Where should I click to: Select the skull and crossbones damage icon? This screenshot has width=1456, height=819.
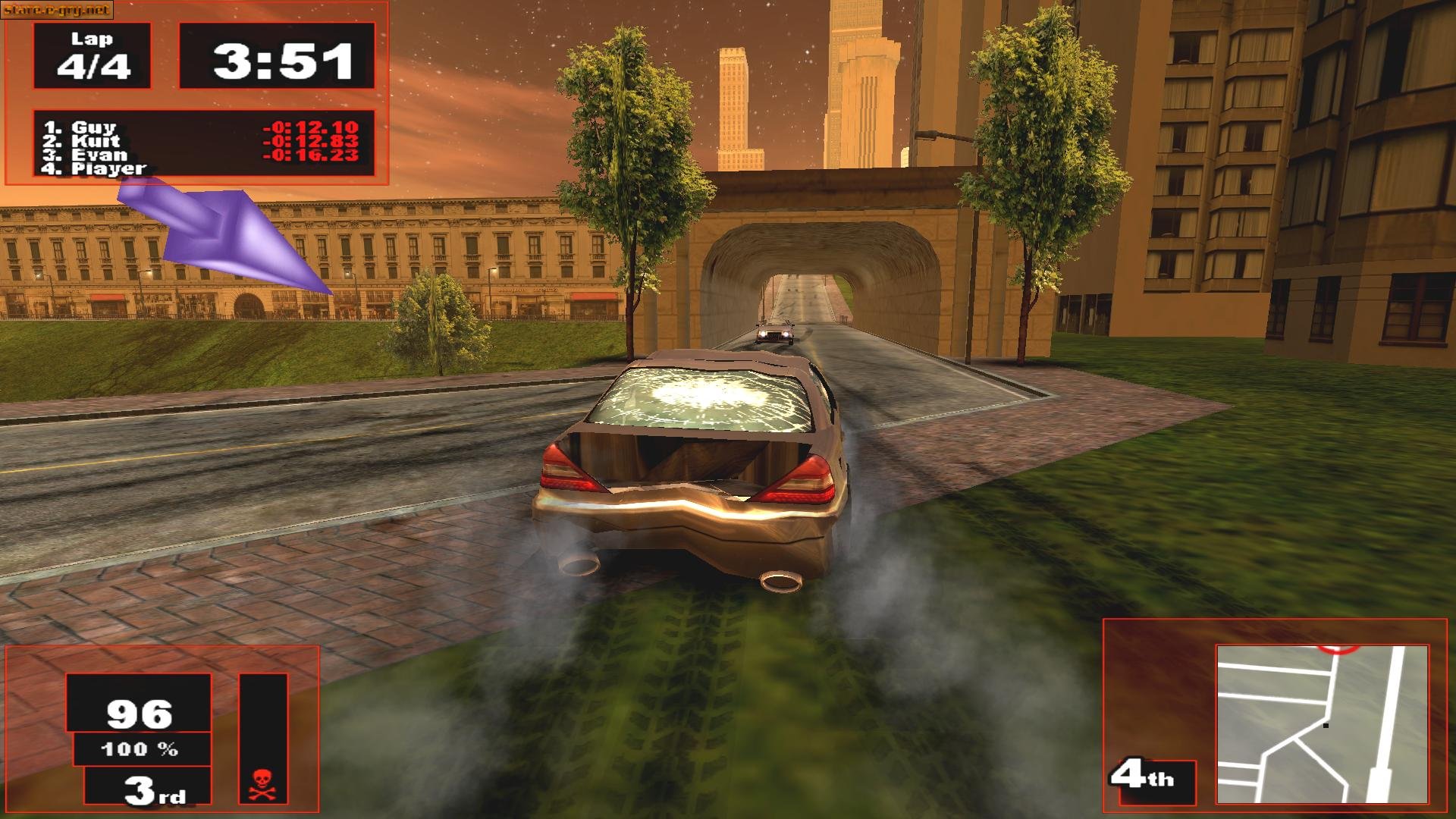click(262, 783)
